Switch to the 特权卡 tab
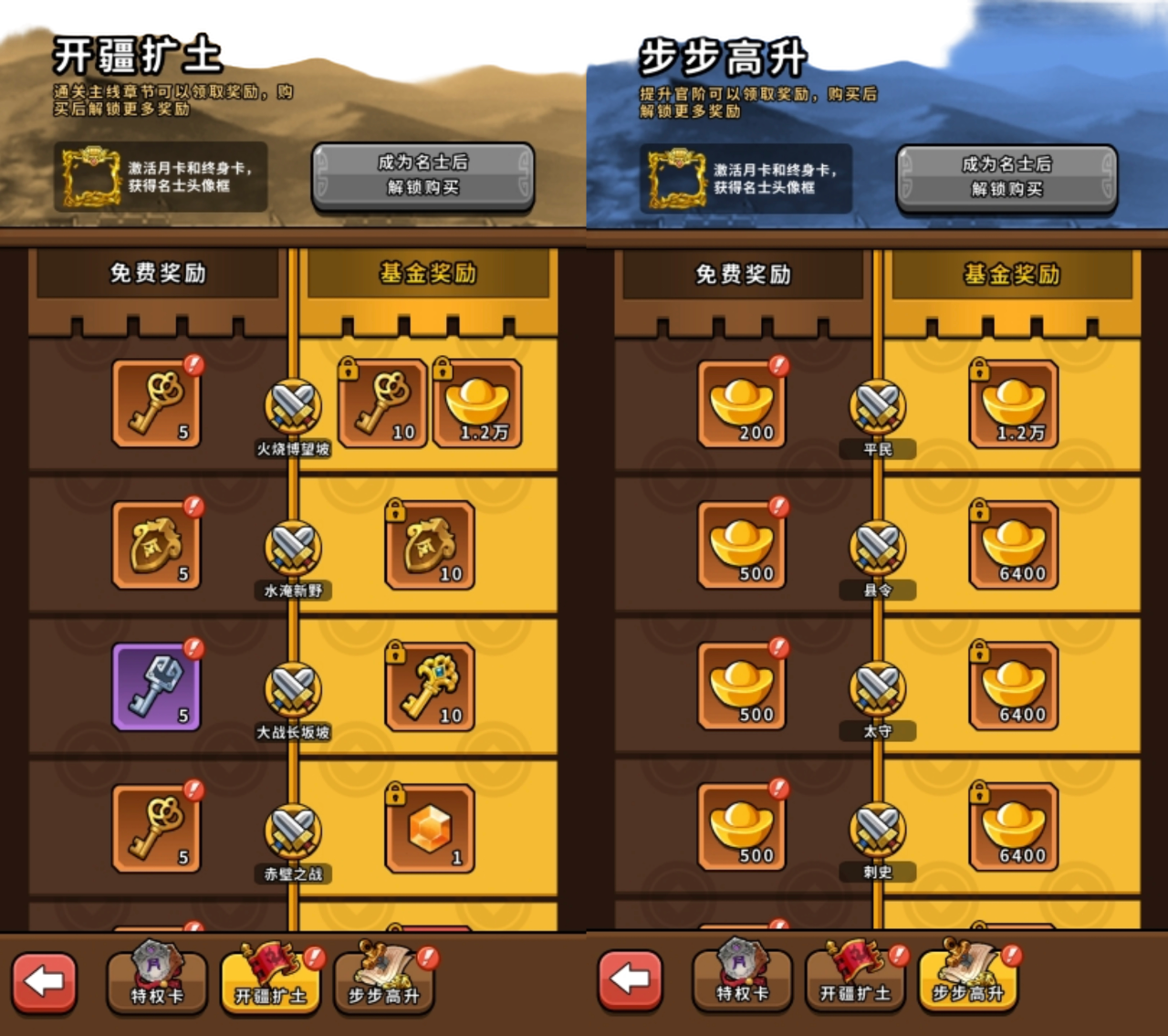1168x1036 pixels. (156, 986)
